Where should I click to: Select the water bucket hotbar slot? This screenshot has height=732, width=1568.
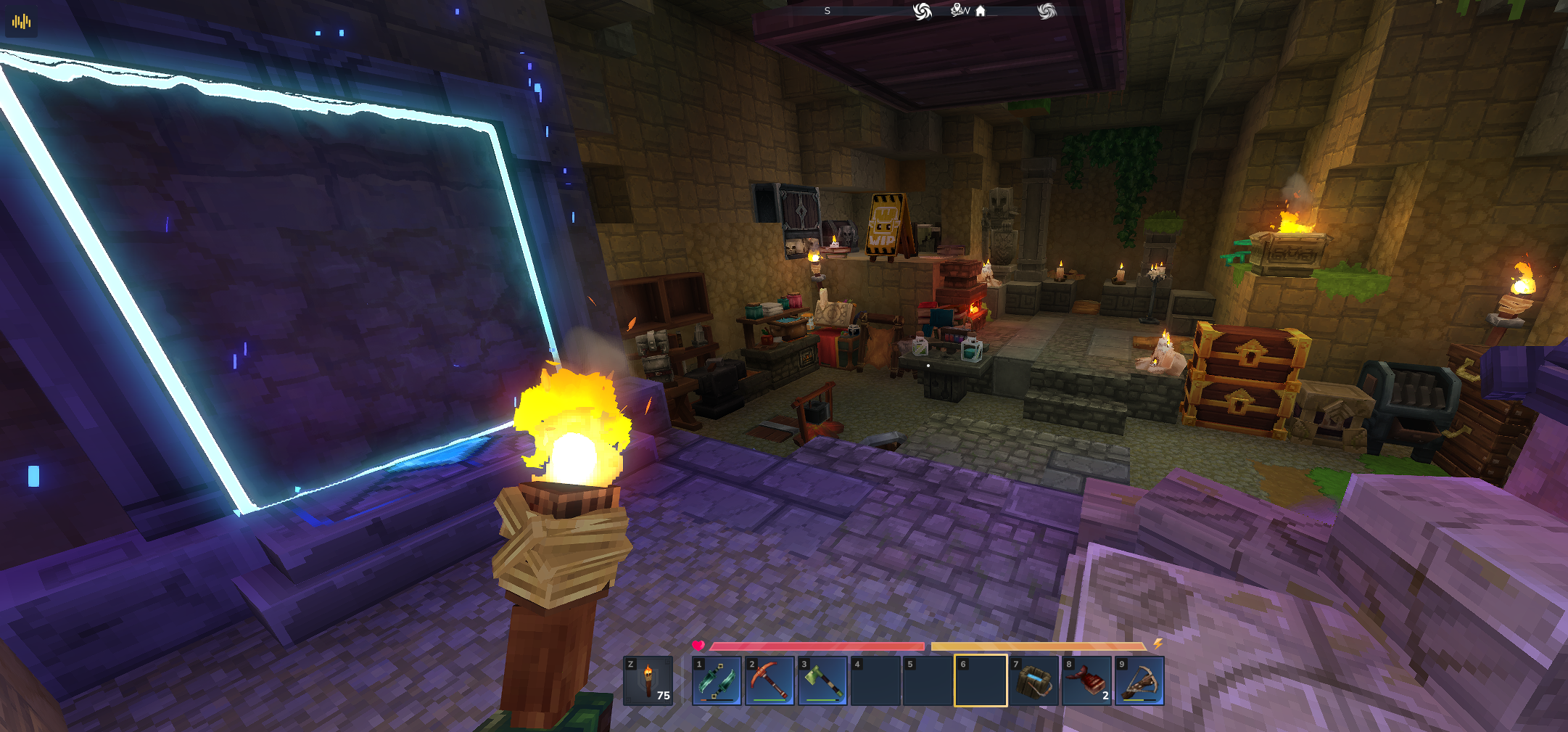click(x=1033, y=680)
